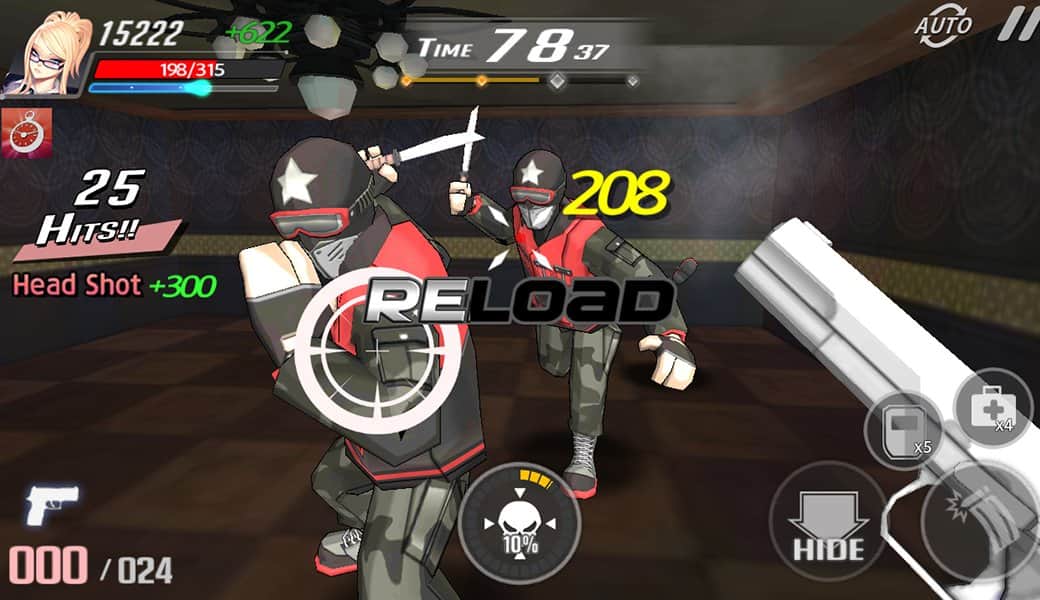
Task: Switch weapon via the pistol icon
Action: pos(53,507)
